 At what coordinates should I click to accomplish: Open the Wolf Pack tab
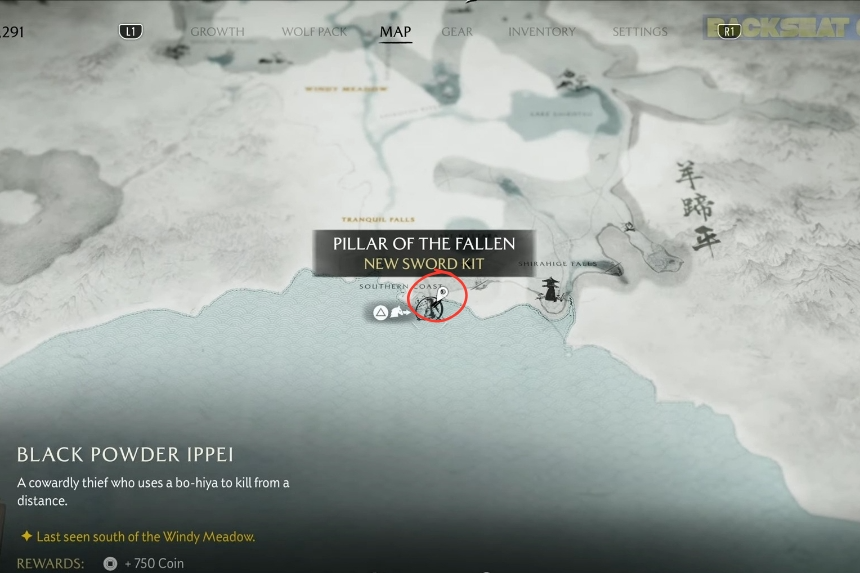(x=314, y=32)
